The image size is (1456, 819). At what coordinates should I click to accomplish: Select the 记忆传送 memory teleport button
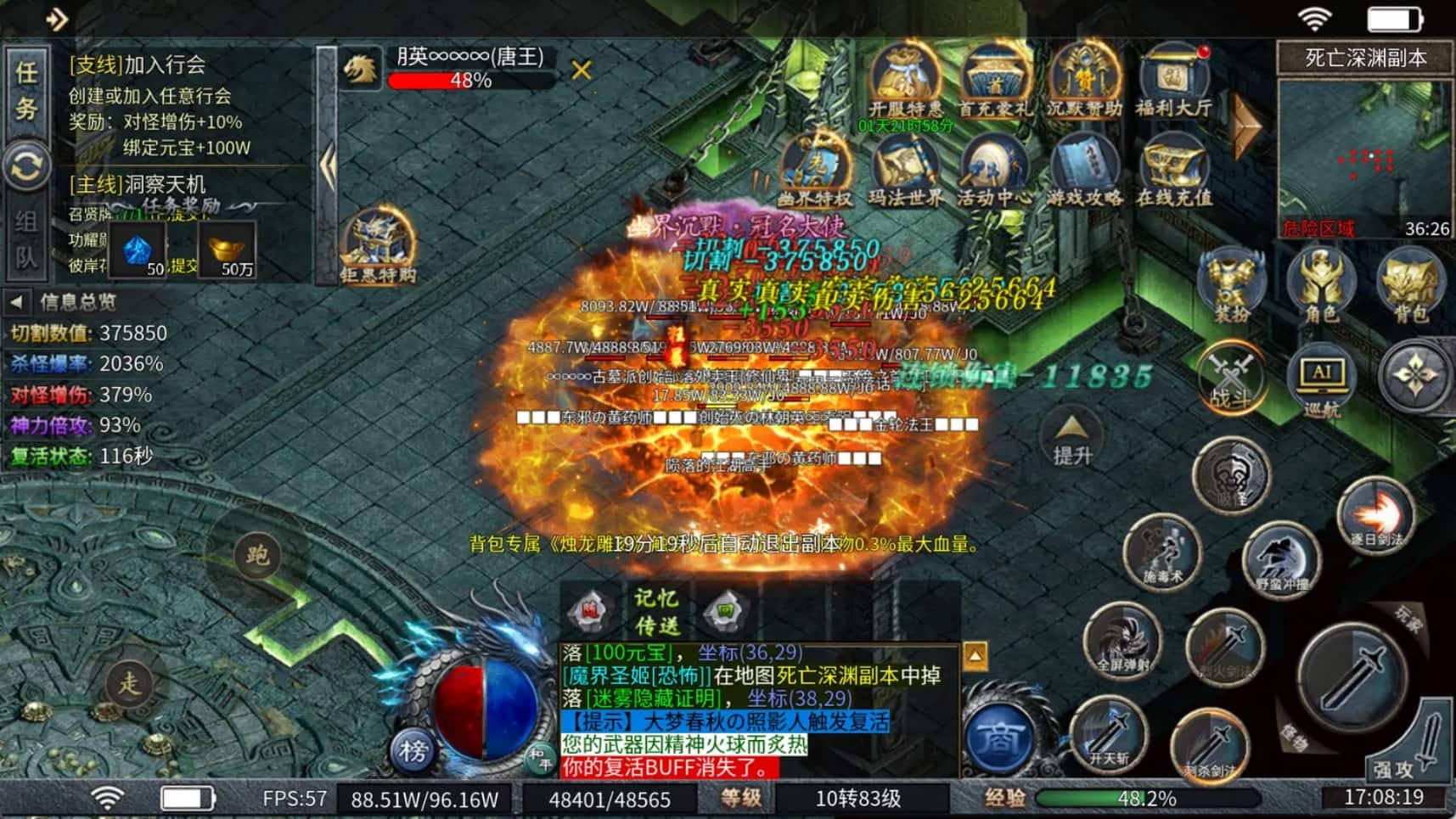656,612
